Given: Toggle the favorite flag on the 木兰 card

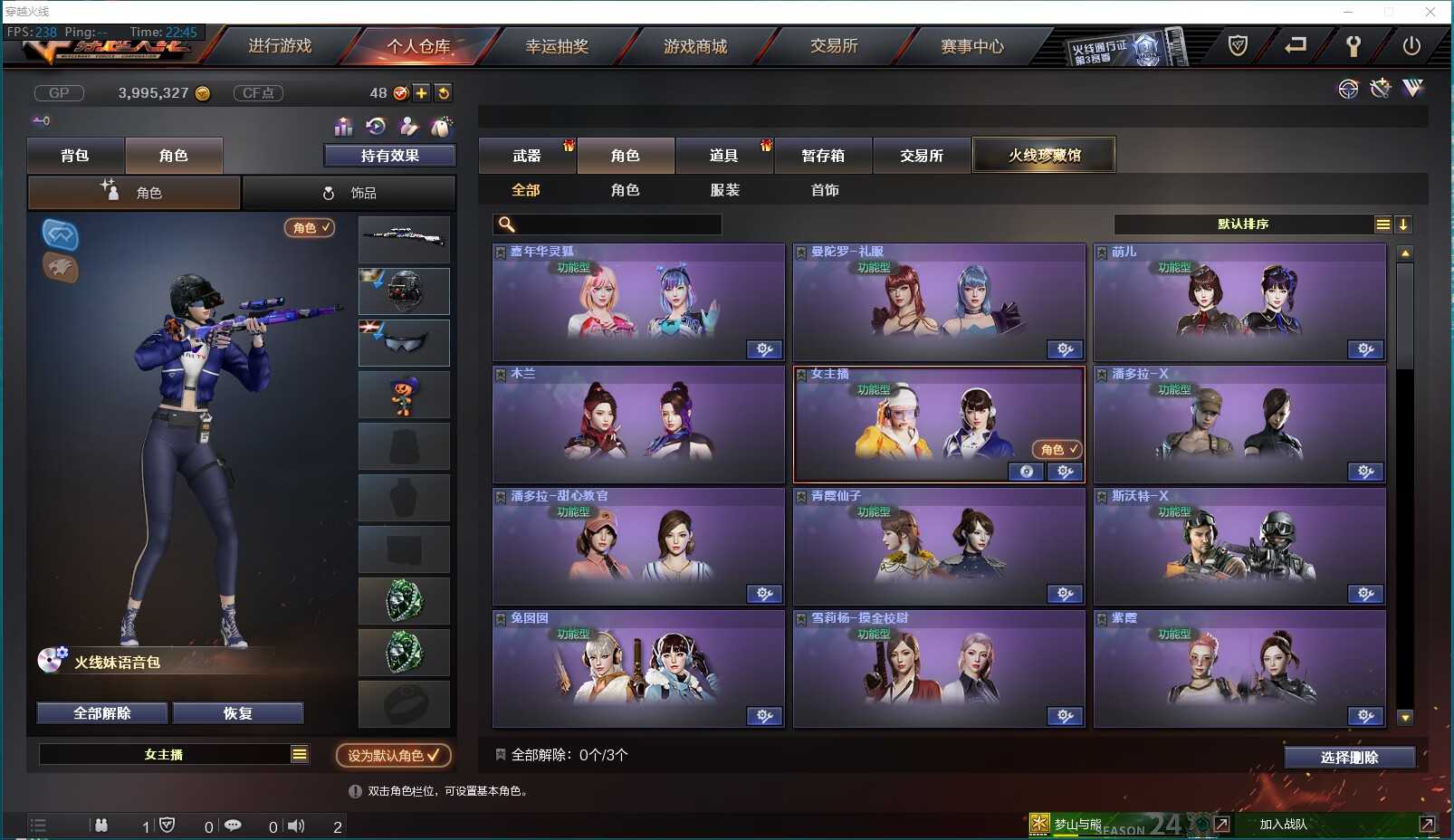Looking at the screenshot, I should pyautogui.click(x=502, y=373).
